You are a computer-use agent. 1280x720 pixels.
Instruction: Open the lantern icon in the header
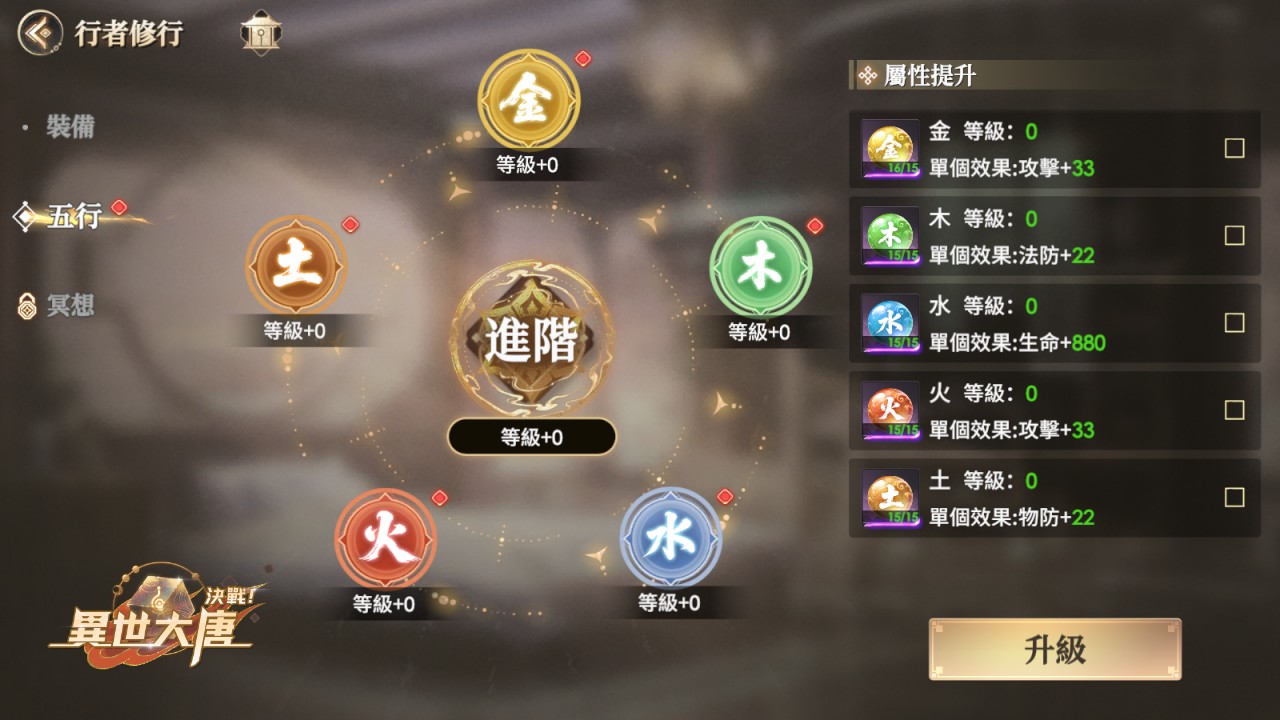[262, 32]
